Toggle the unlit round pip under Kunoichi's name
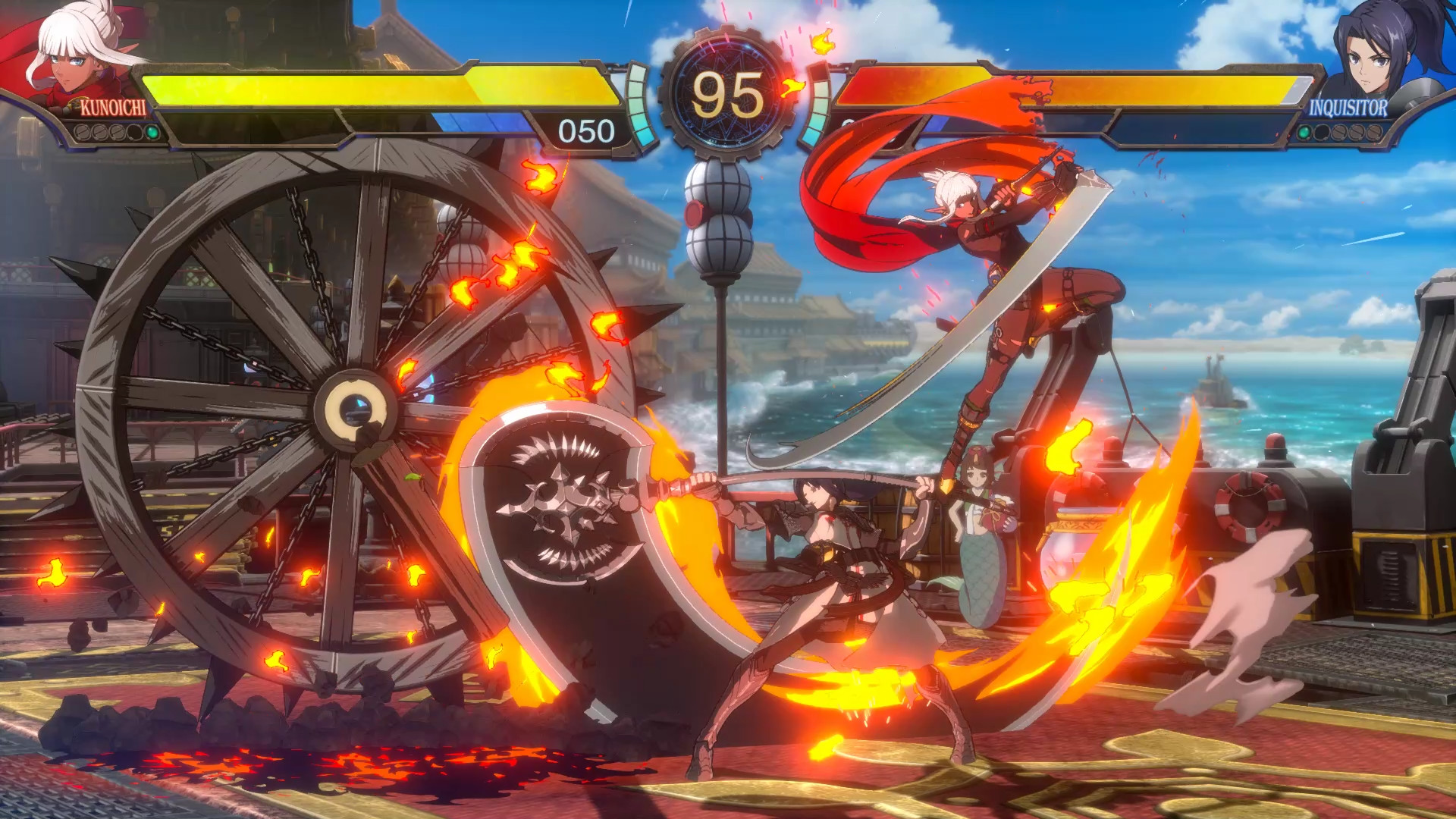Screen dimensions: 1456x819 tap(133, 132)
